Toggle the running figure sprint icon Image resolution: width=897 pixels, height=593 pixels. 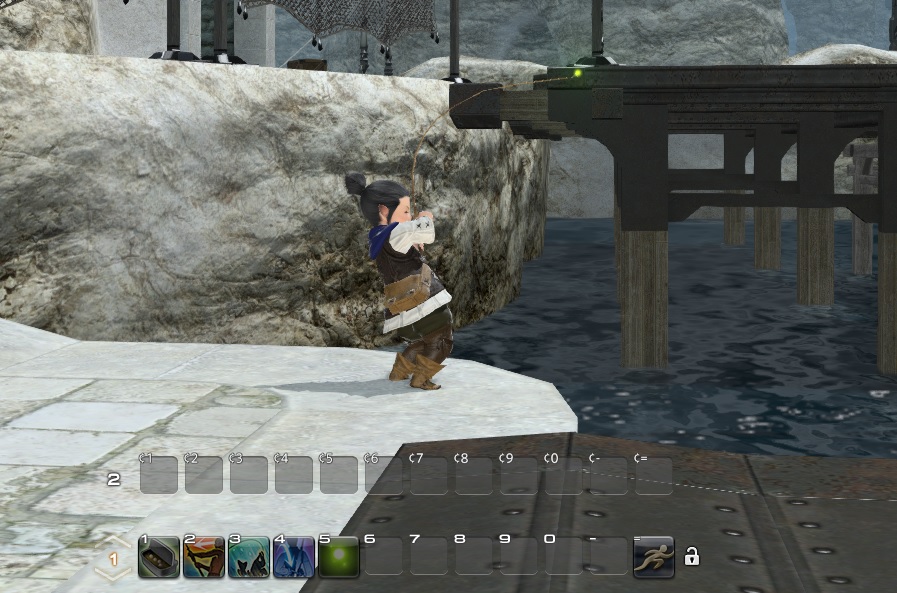pyautogui.click(x=654, y=557)
